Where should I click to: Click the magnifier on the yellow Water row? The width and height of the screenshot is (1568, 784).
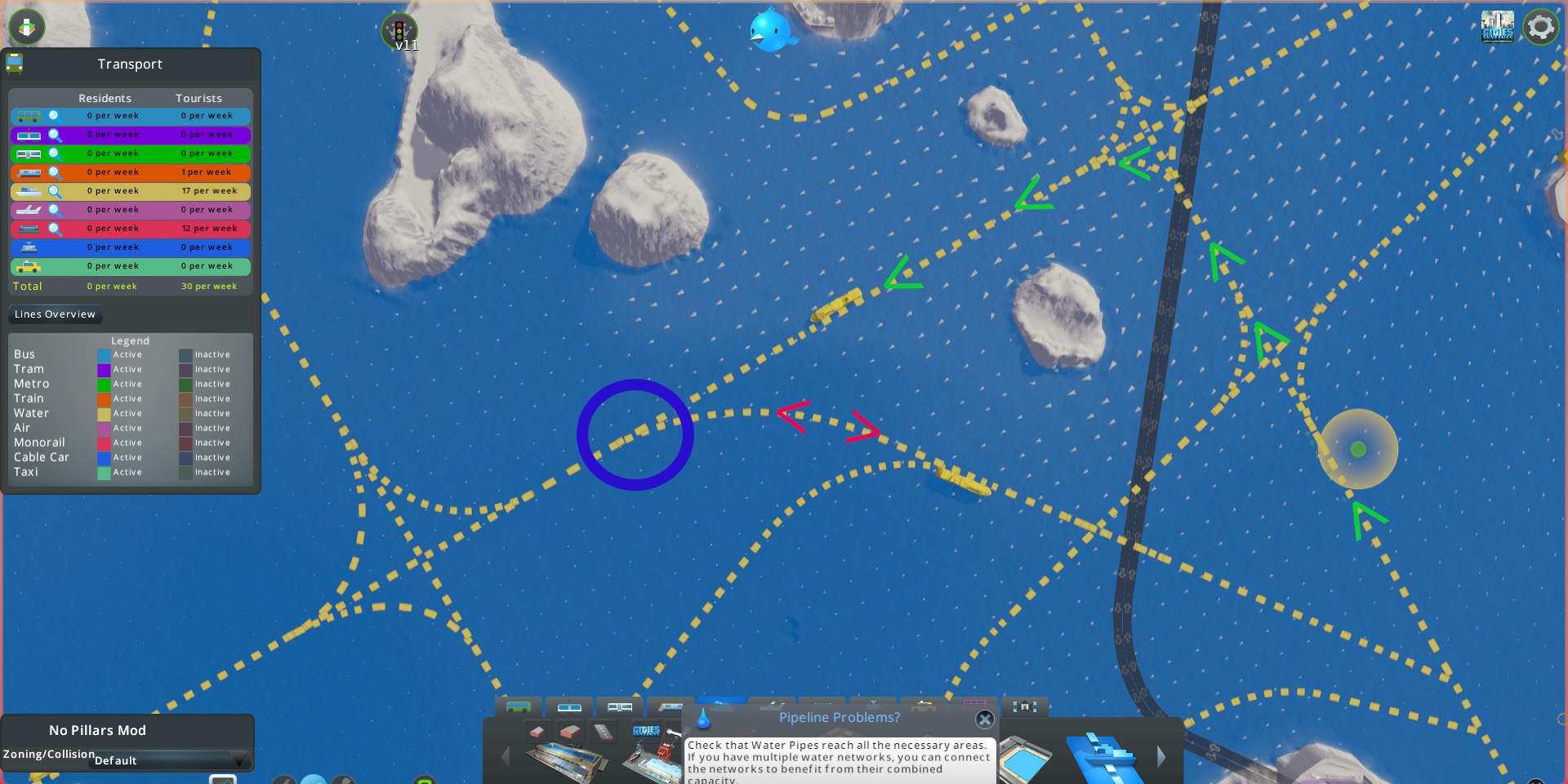tap(55, 191)
